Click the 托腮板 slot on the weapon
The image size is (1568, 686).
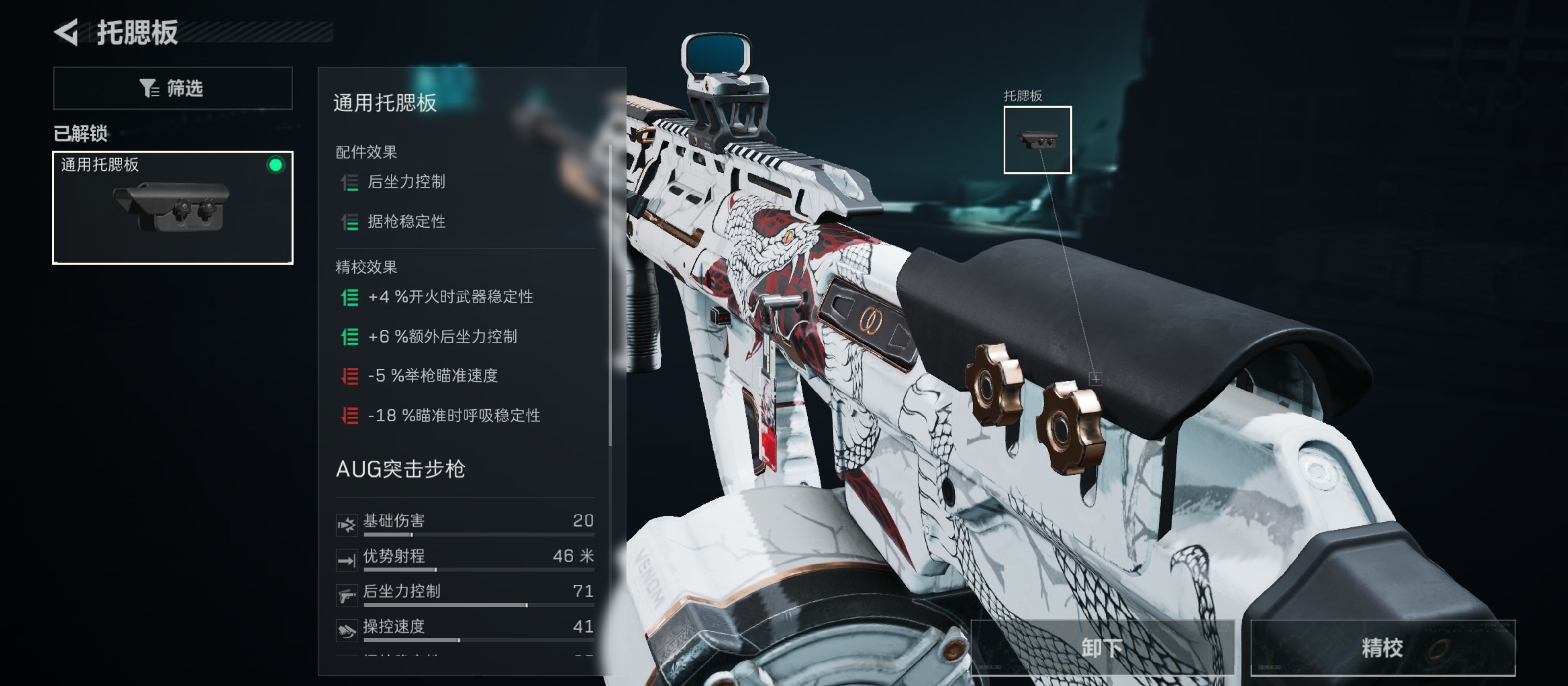click(x=1037, y=140)
